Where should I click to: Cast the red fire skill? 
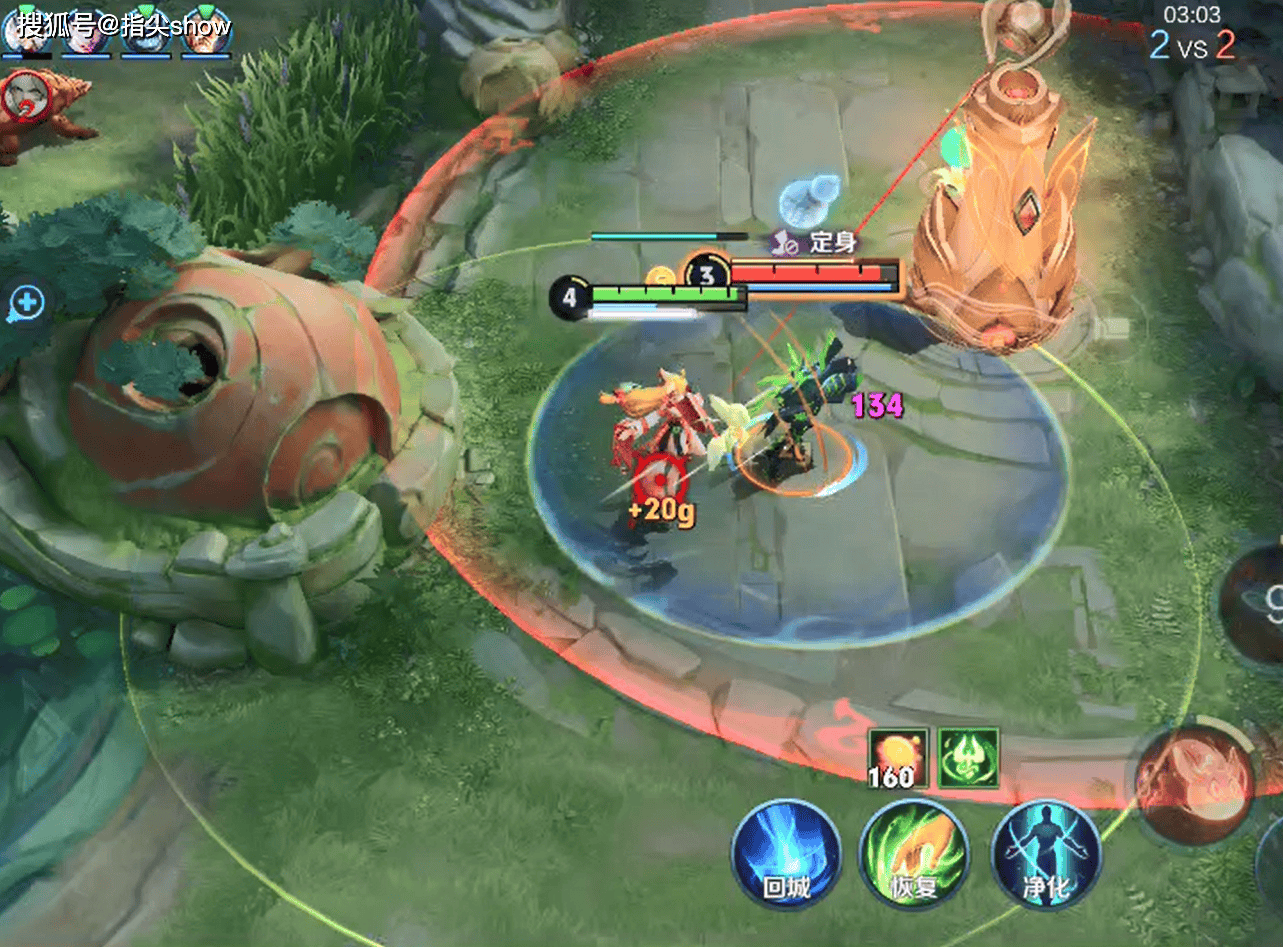(x=1195, y=785)
